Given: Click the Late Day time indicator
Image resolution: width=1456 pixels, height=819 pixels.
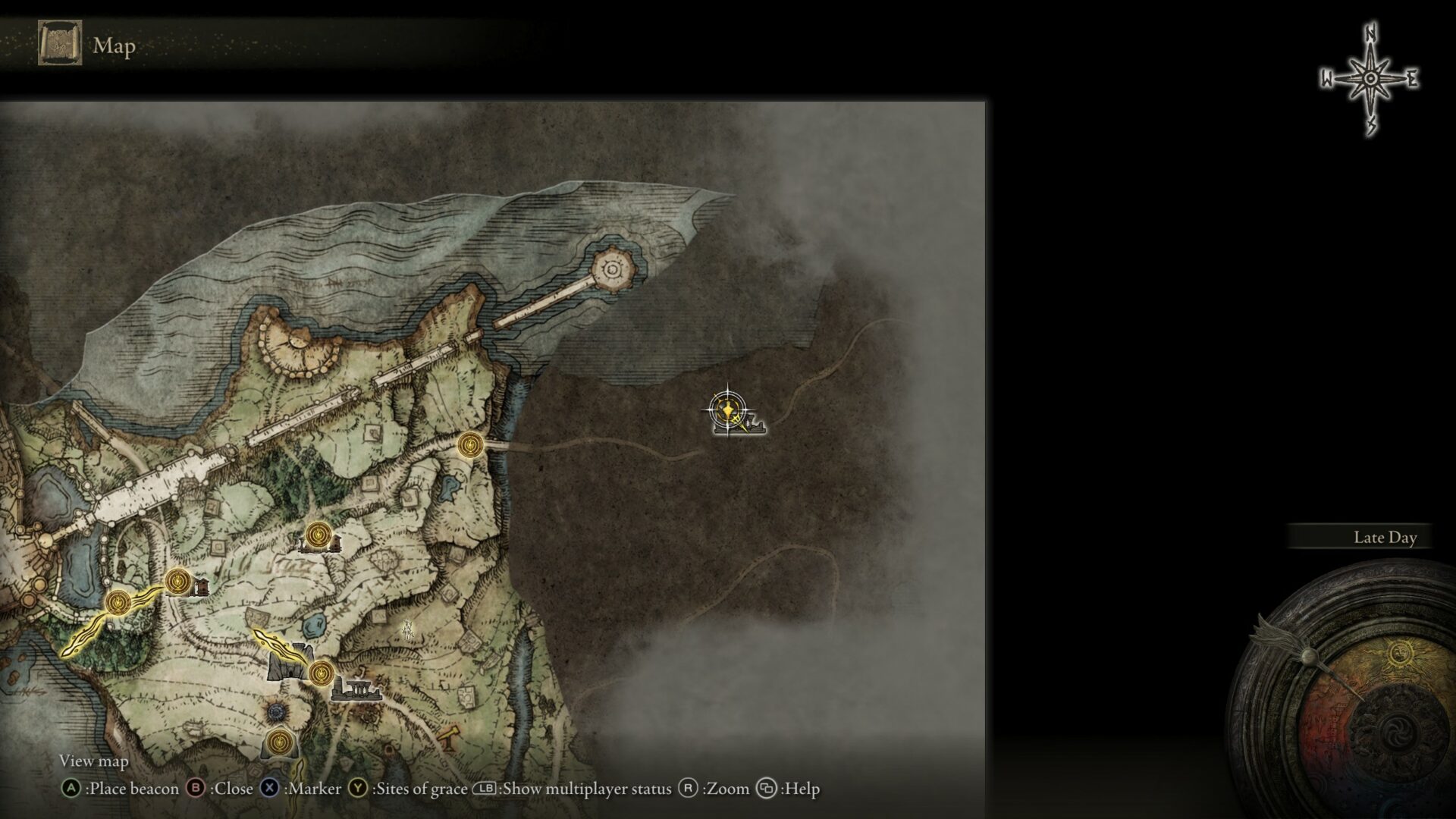Looking at the screenshot, I should (x=1385, y=538).
